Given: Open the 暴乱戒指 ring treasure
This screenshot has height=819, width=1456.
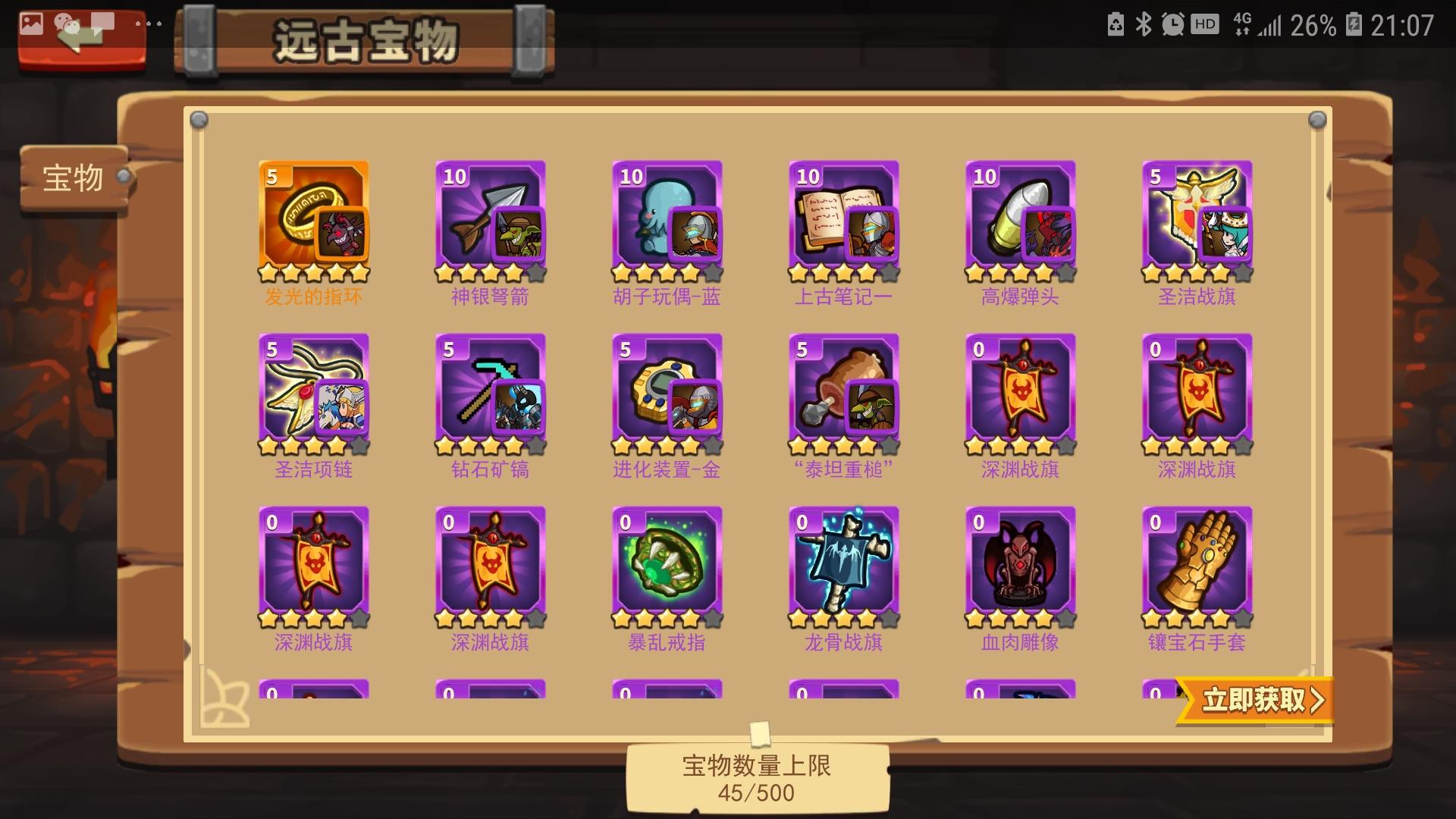Looking at the screenshot, I should coord(667,565).
